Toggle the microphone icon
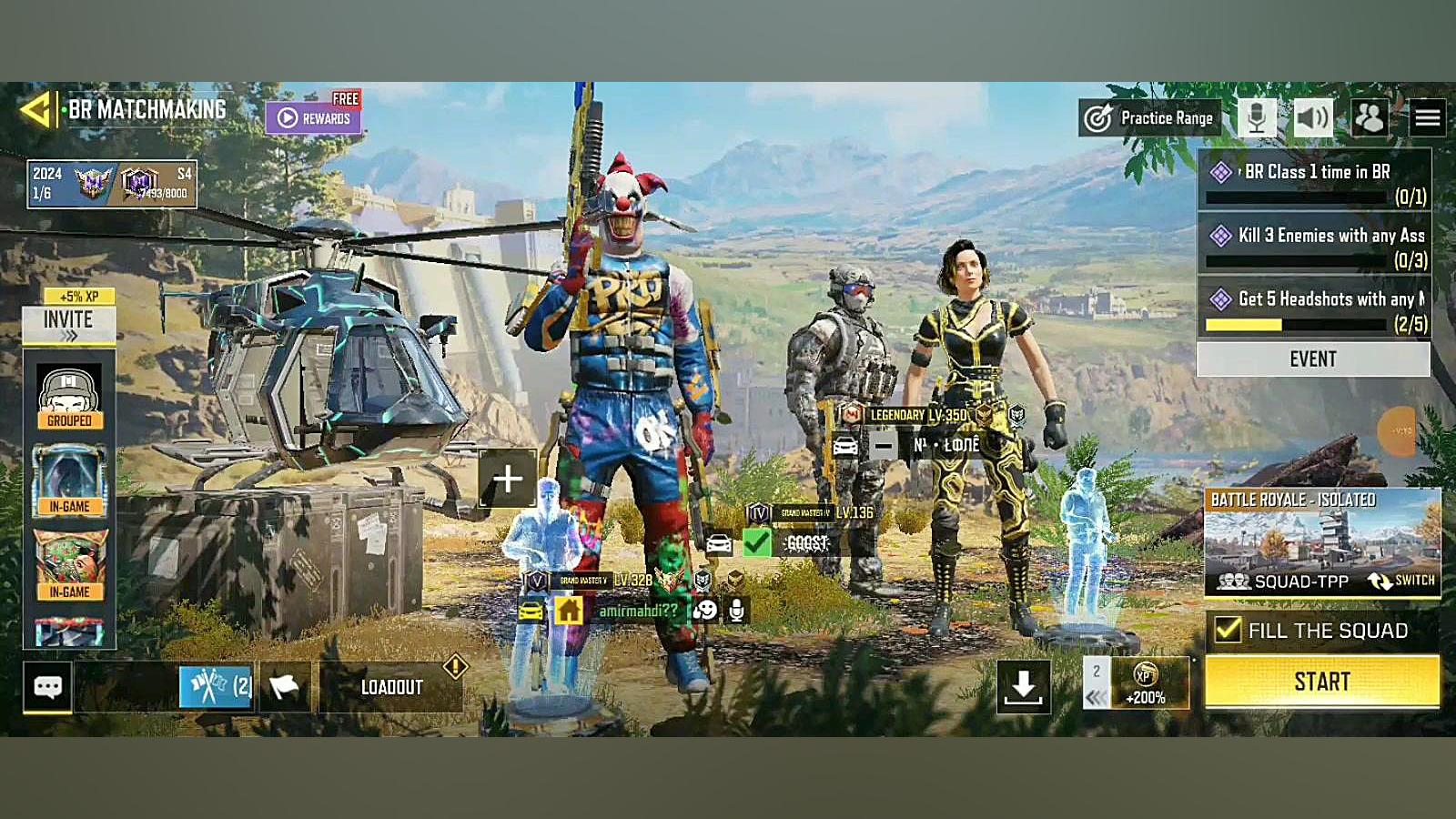1456x819 pixels. 1257,118
